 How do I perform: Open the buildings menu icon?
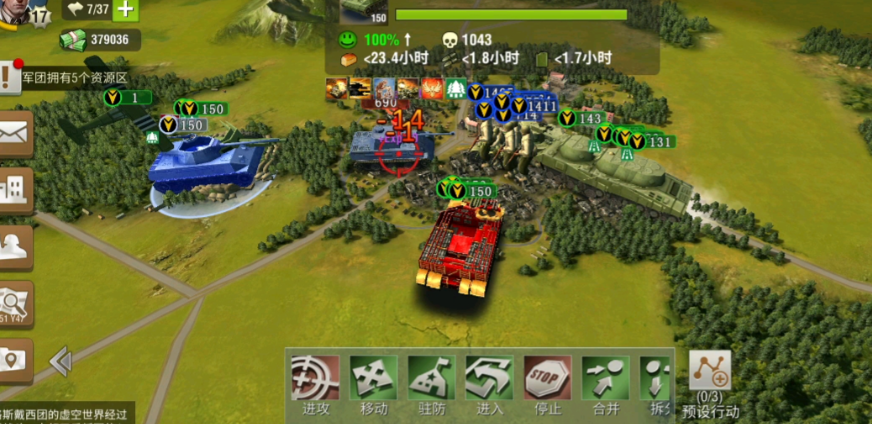click(x=15, y=189)
